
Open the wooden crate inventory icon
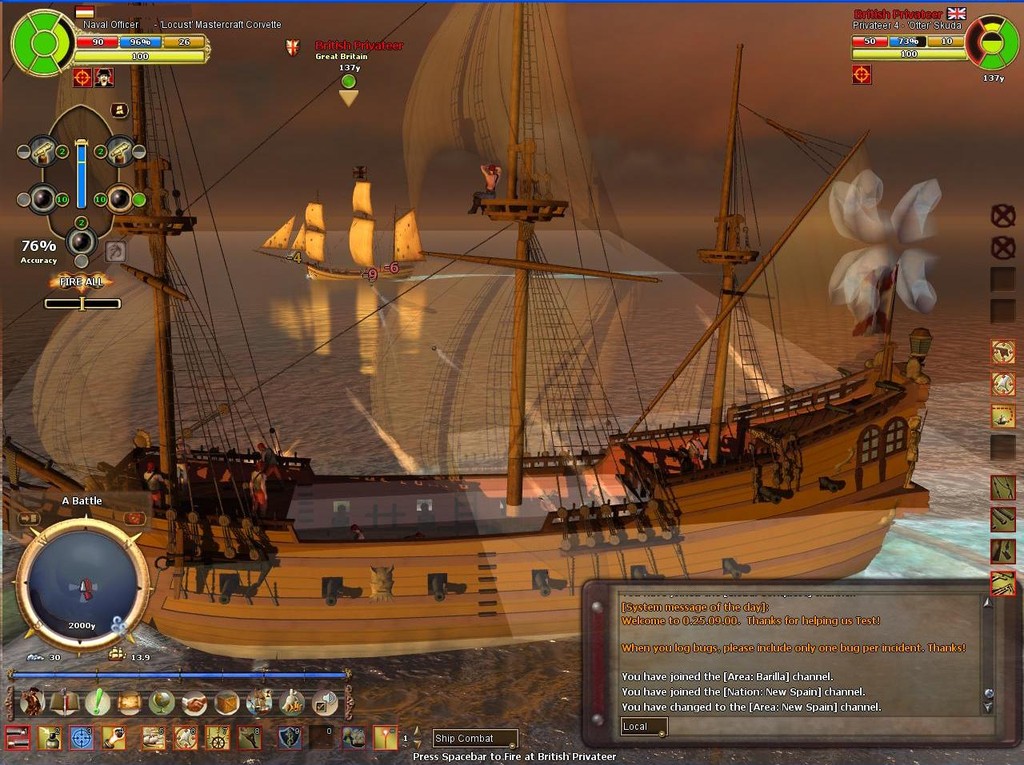pyautogui.click(x=227, y=702)
